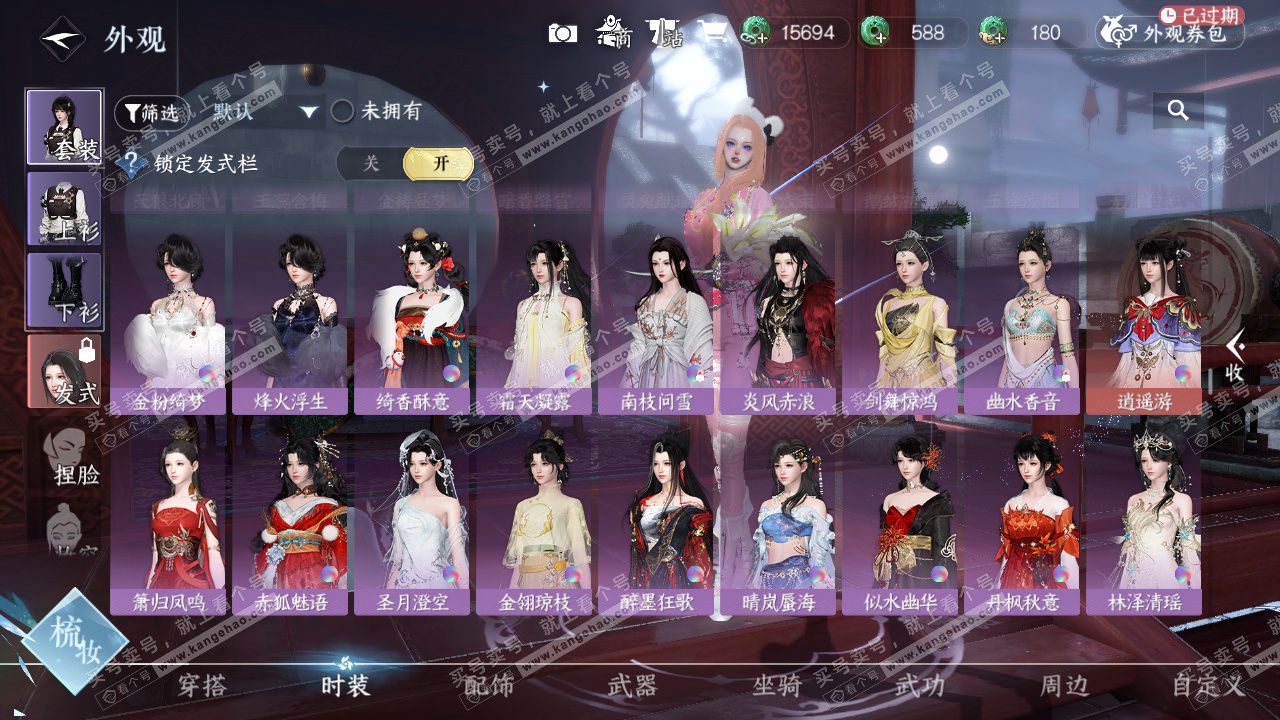Click the camera screenshot icon

563,33
